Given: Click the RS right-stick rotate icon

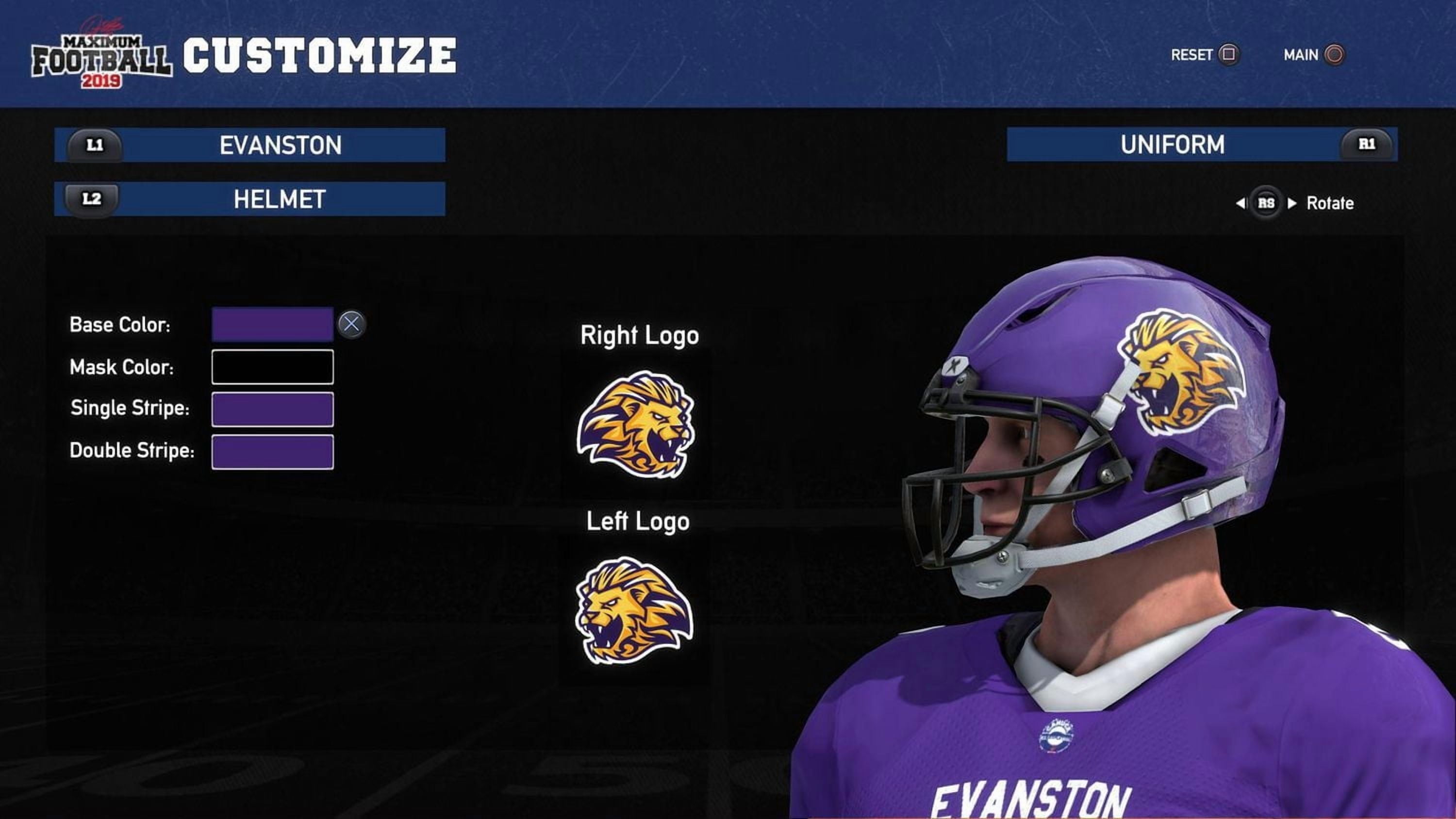Looking at the screenshot, I should coord(1268,202).
